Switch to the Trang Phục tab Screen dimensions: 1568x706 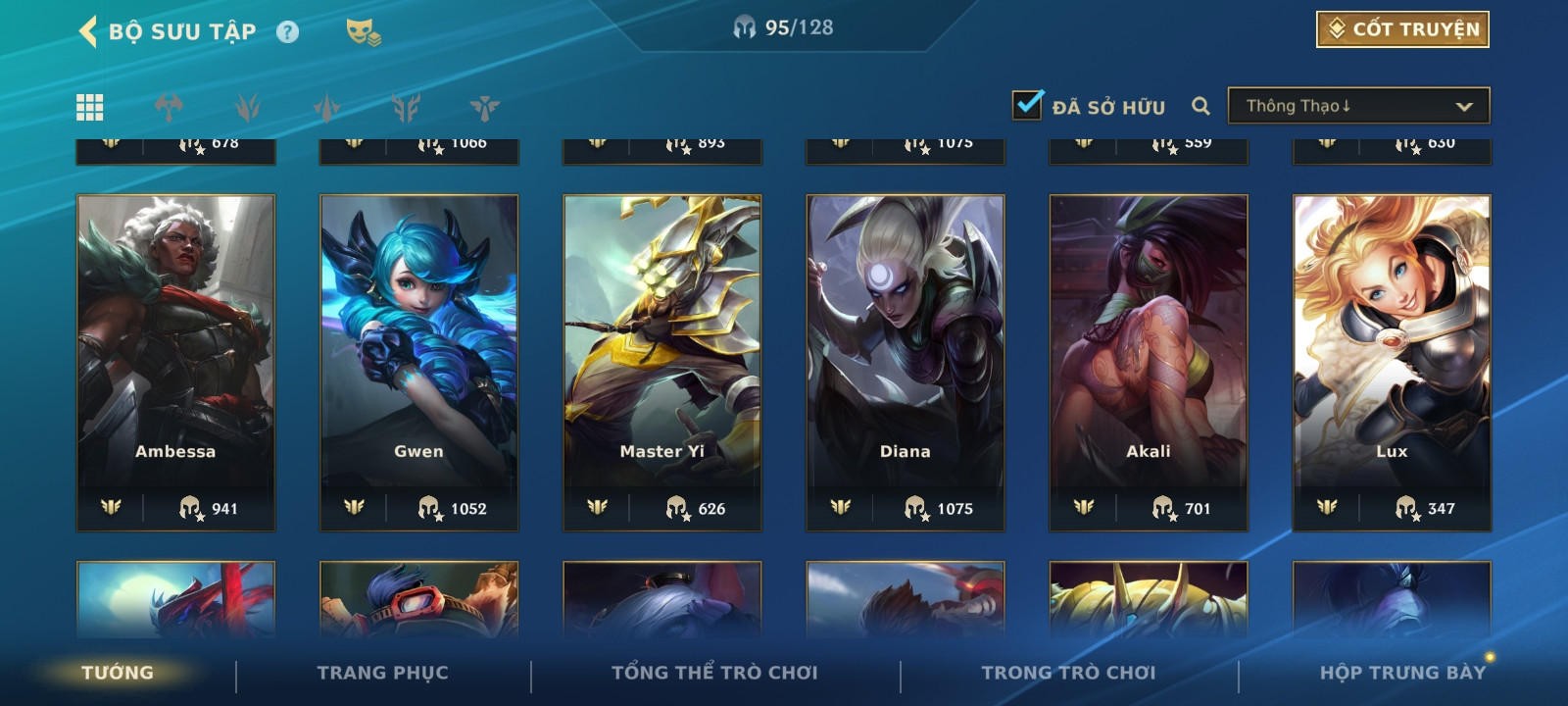(x=382, y=673)
